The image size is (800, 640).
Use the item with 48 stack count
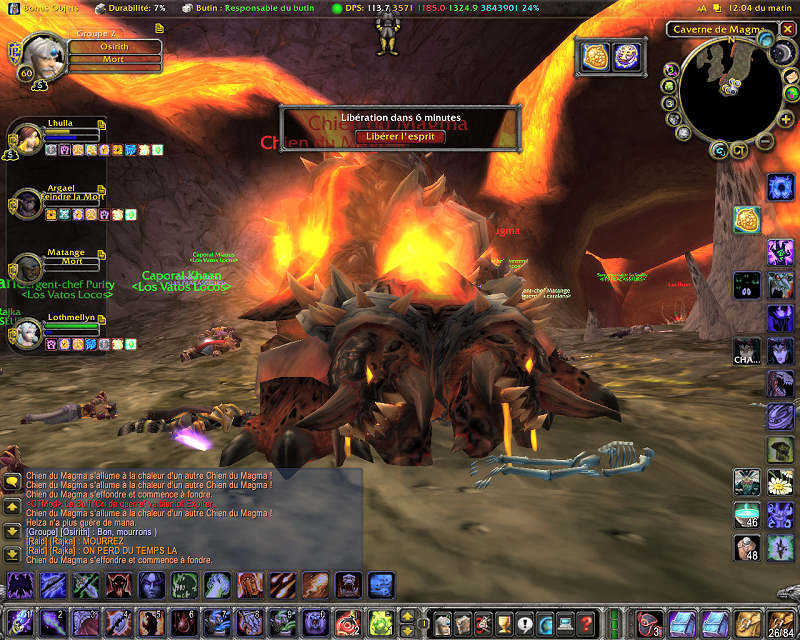pos(747,547)
